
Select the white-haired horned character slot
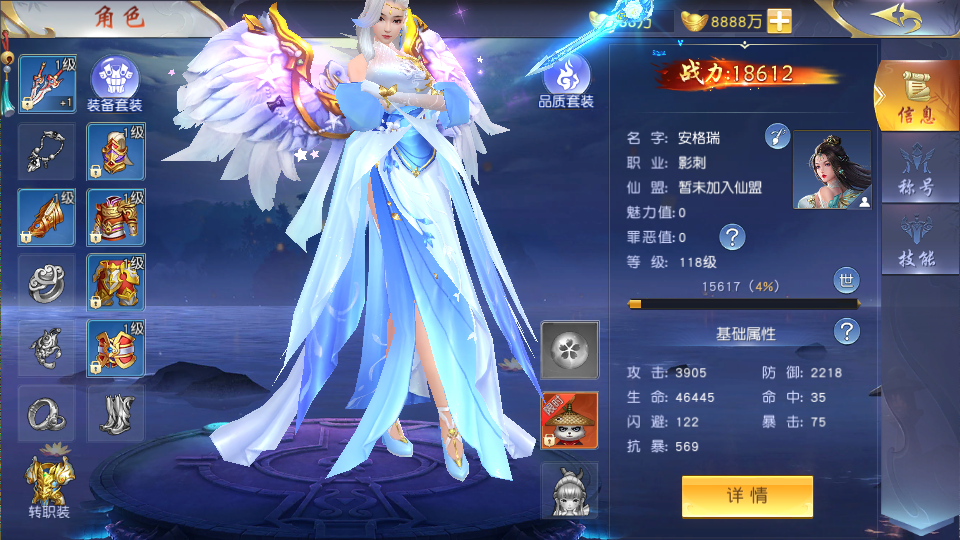569,489
